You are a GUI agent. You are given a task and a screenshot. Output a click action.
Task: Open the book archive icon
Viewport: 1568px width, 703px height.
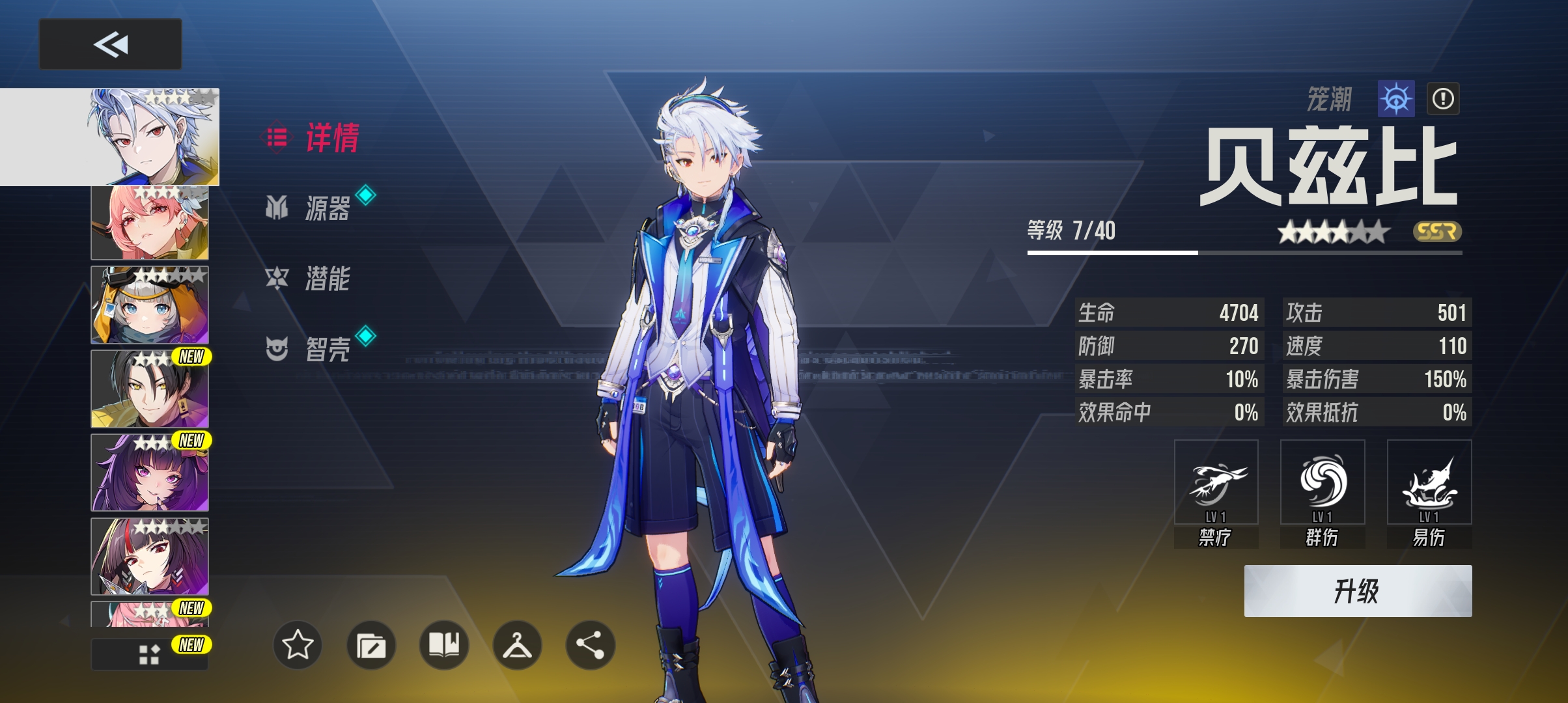[x=444, y=645]
